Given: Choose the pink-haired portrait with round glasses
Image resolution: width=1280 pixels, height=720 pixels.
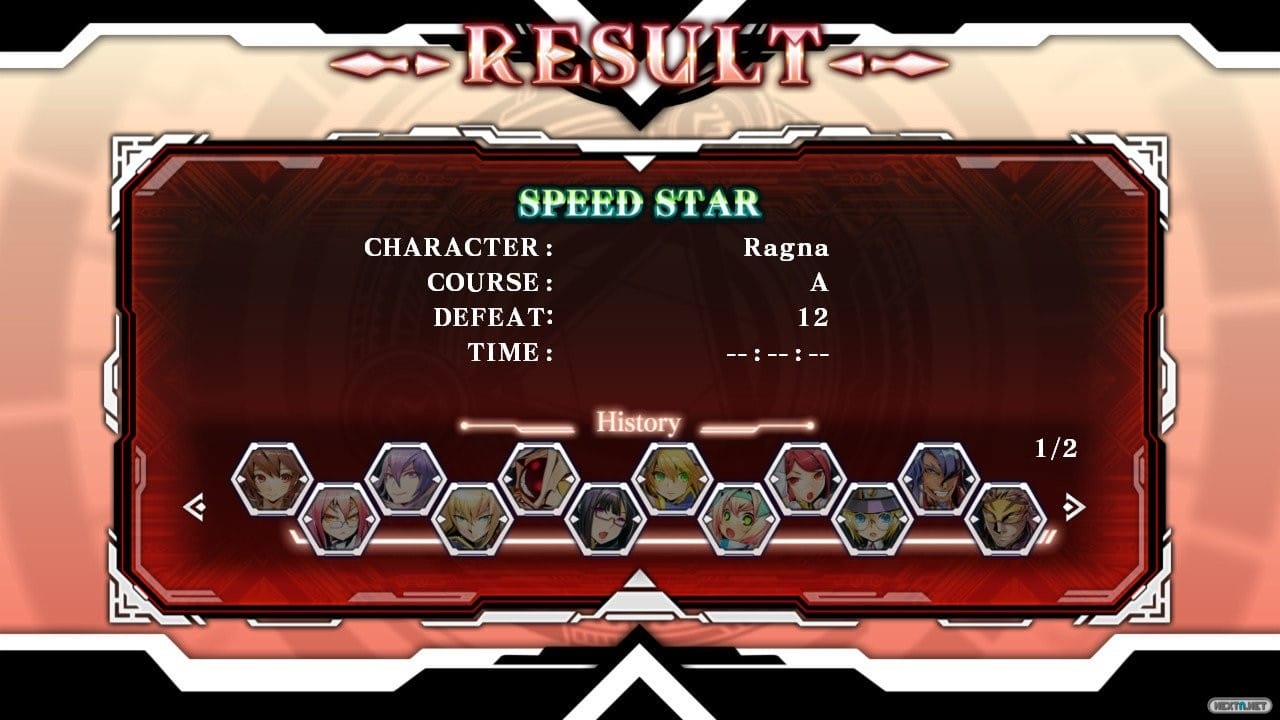Looking at the screenshot, I should (x=339, y=519).
